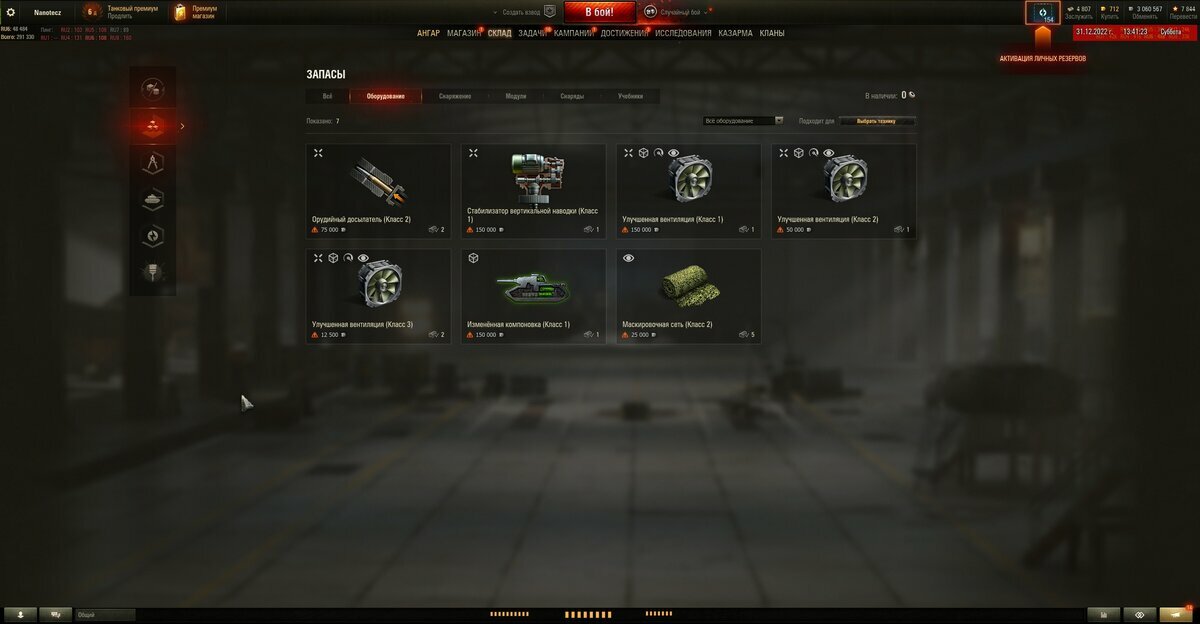1200x624 pixels.
Task: Choose the Маскировочная сеть (Класс 2) item
Action: click(x=688, y=296)
